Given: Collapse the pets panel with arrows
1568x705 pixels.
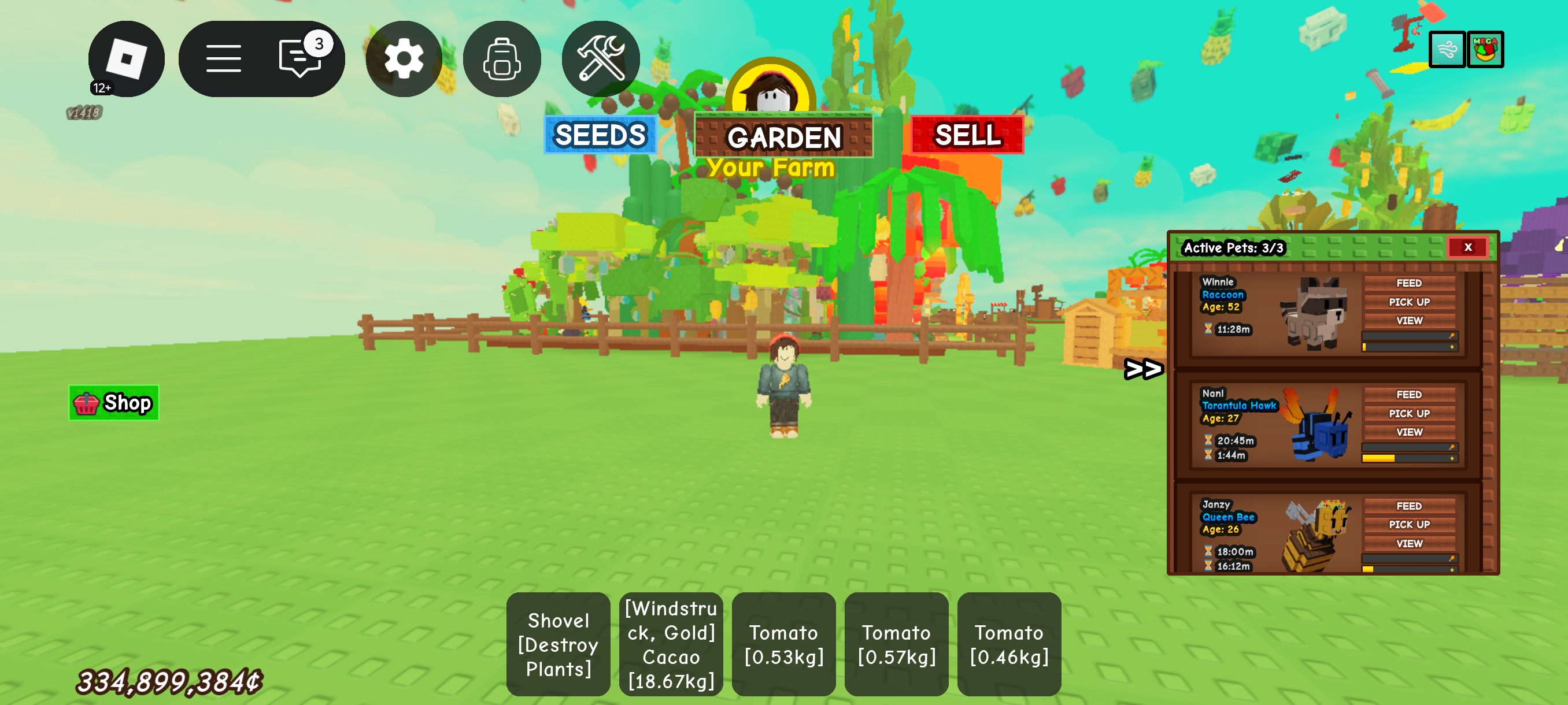Looking at the screenshot, I should click(1143, 369).
